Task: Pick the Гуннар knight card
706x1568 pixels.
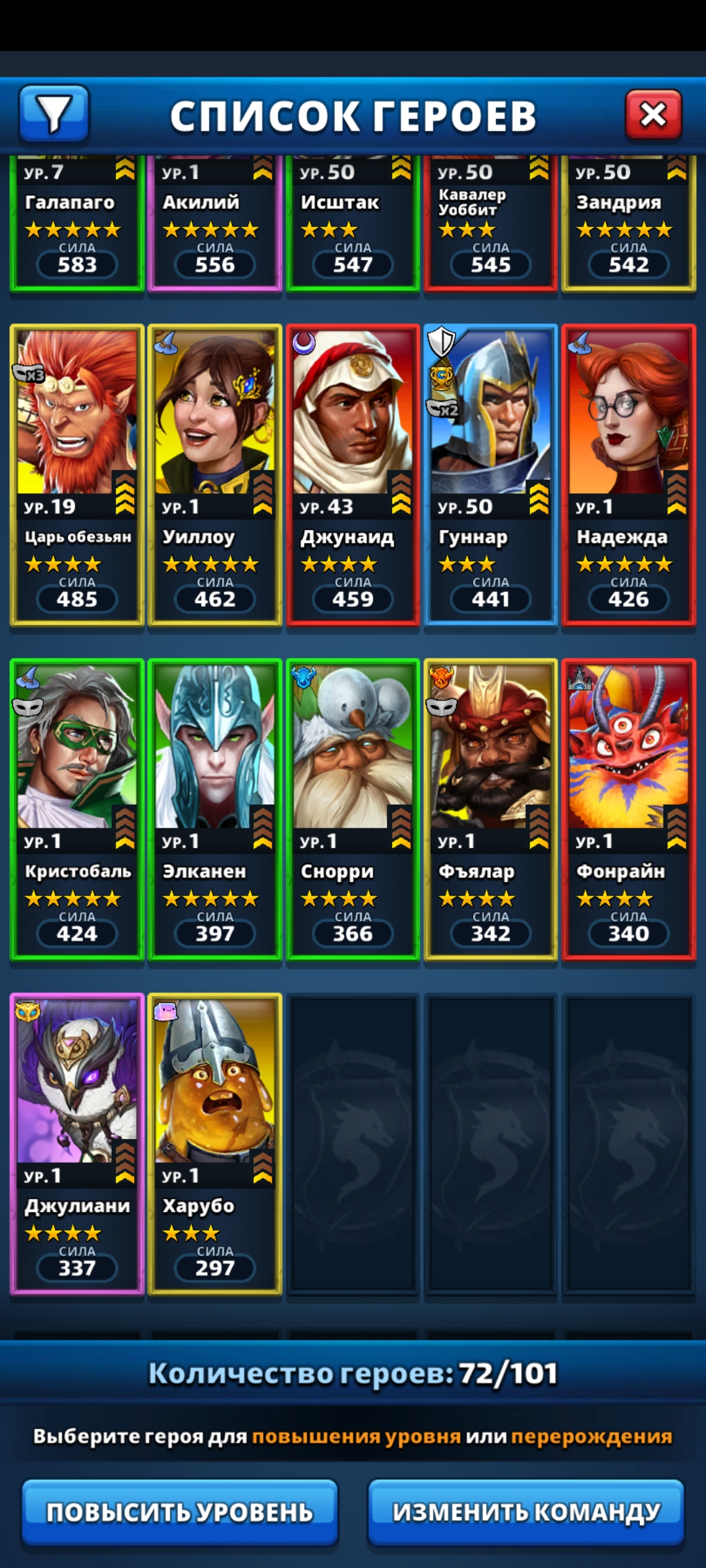Action: [491, 475]
